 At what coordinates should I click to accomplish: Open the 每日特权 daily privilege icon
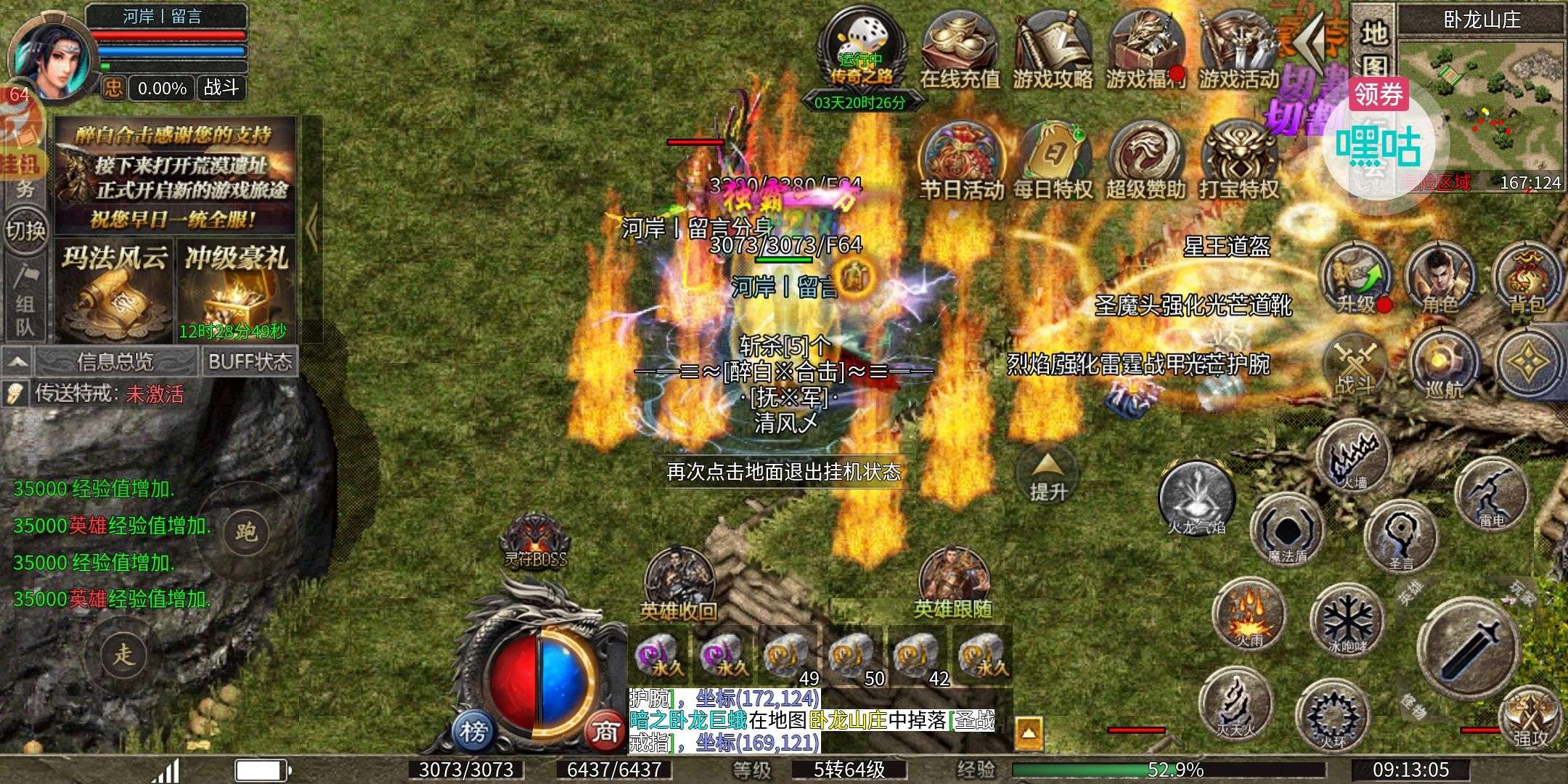click(1053, 161)
